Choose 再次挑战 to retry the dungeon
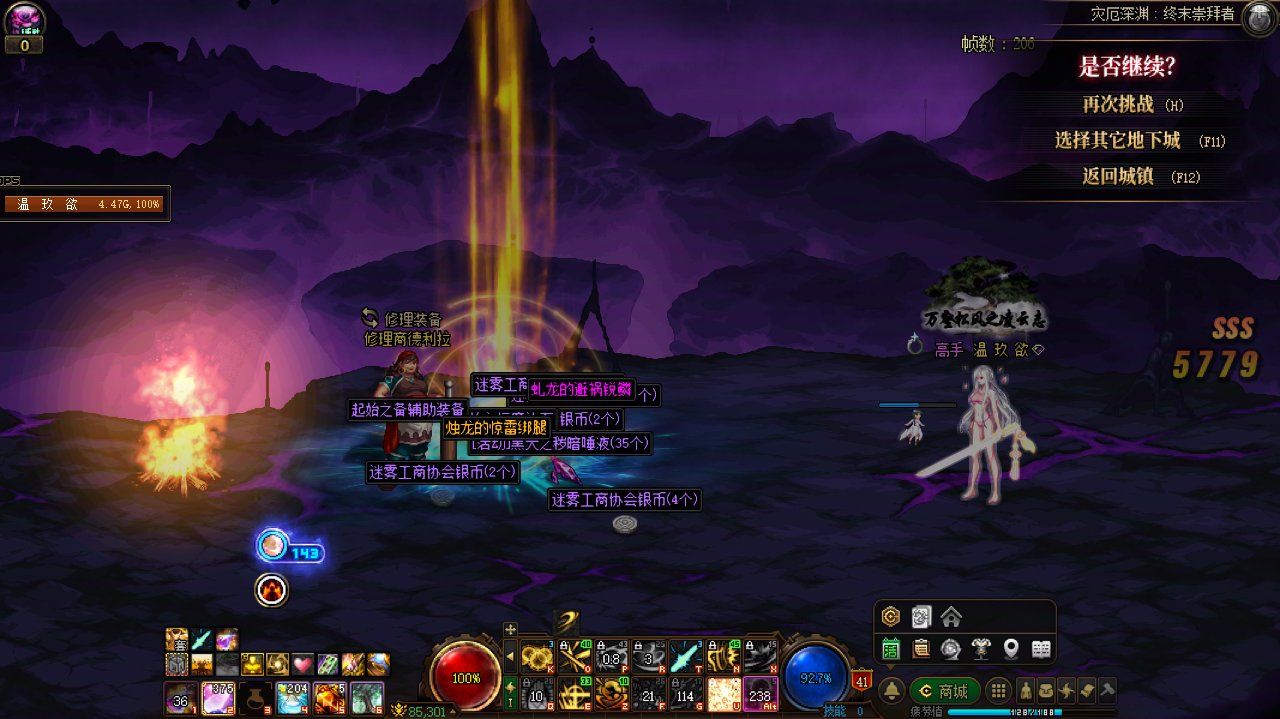Screen dimensions: 1280x719 point(1118,104)
